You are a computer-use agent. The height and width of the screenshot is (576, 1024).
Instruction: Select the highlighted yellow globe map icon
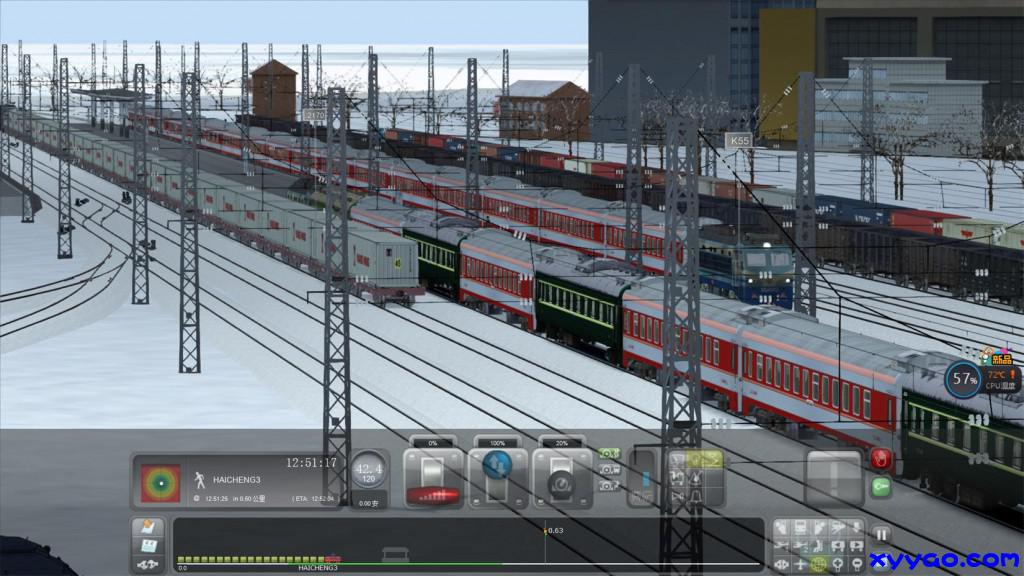pos(819,564)
